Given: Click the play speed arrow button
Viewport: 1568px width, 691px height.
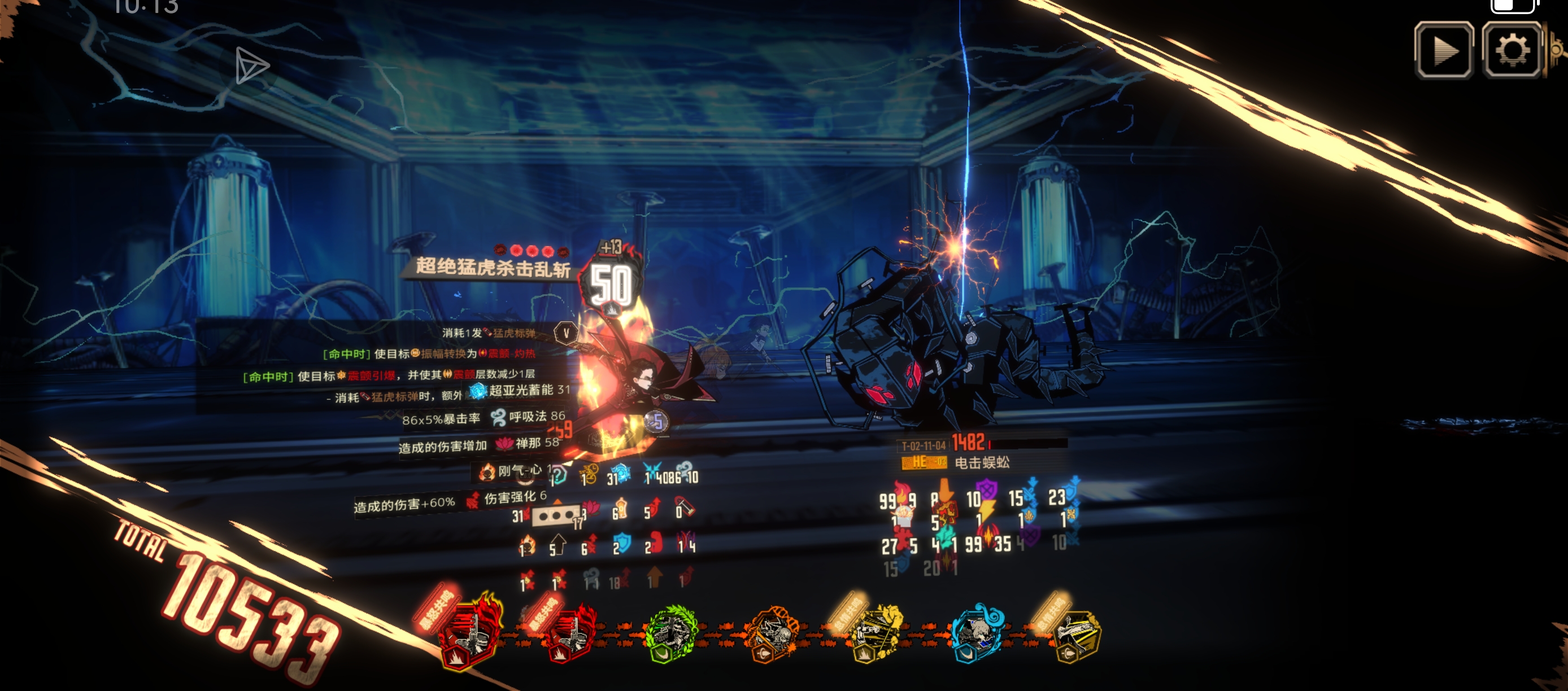Looking at the screenshot, I should click(1444, 50).
